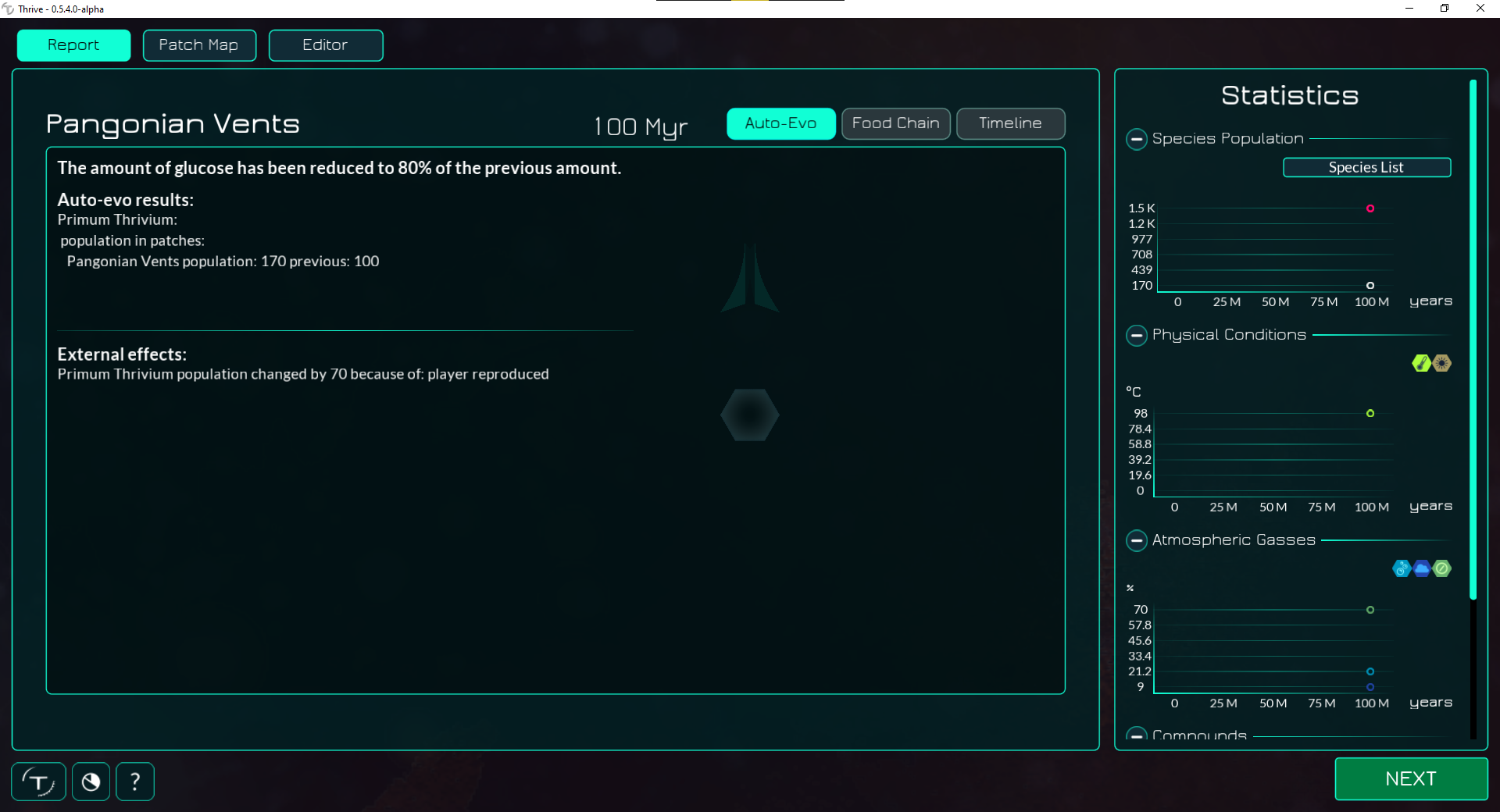The width and height of the screenshot is (1500, 812).
Task: Switch to the Food Chain view
Action: [895, 123]
